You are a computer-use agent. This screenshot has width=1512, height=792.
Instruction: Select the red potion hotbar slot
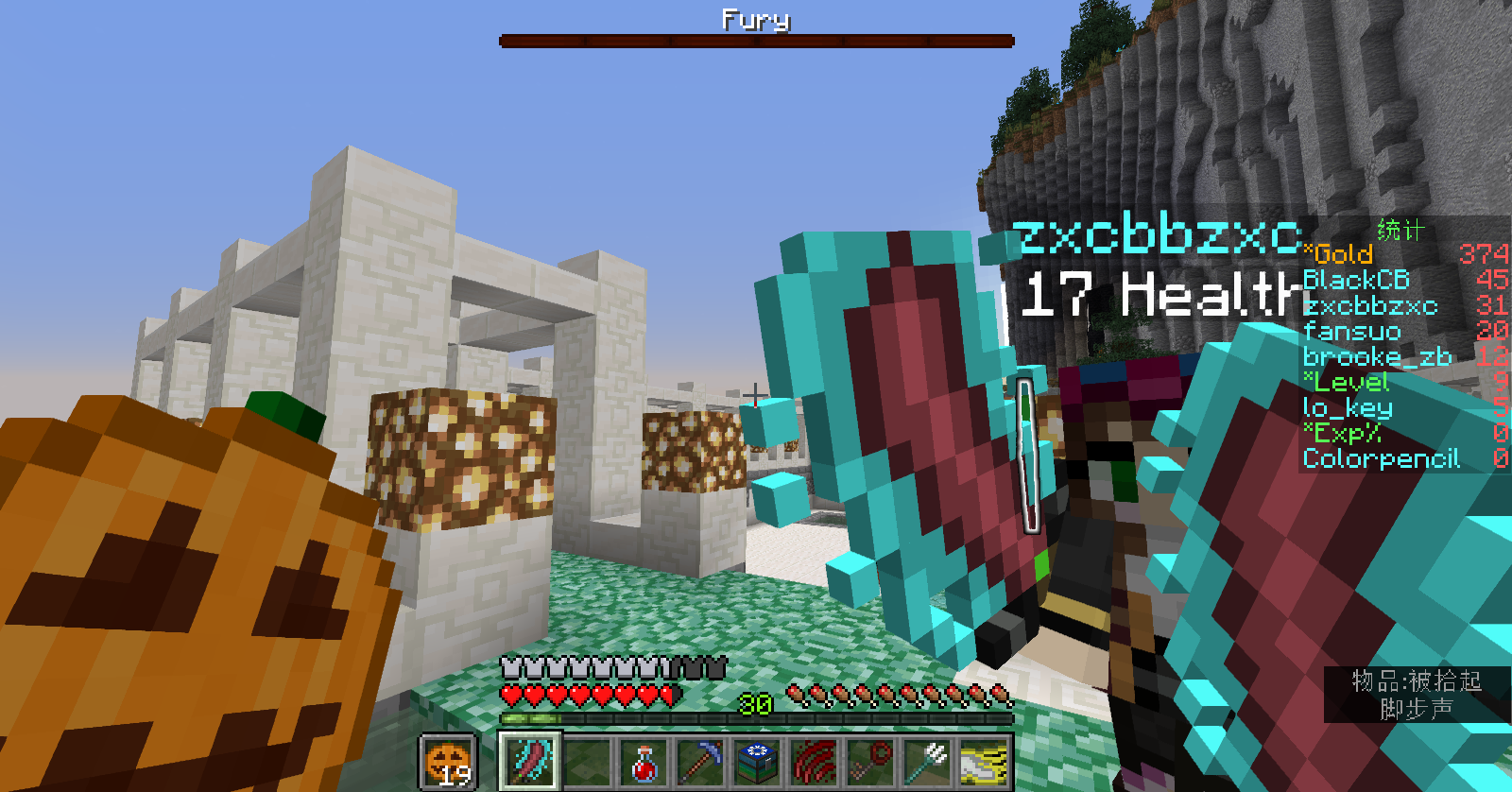[644, 762]
